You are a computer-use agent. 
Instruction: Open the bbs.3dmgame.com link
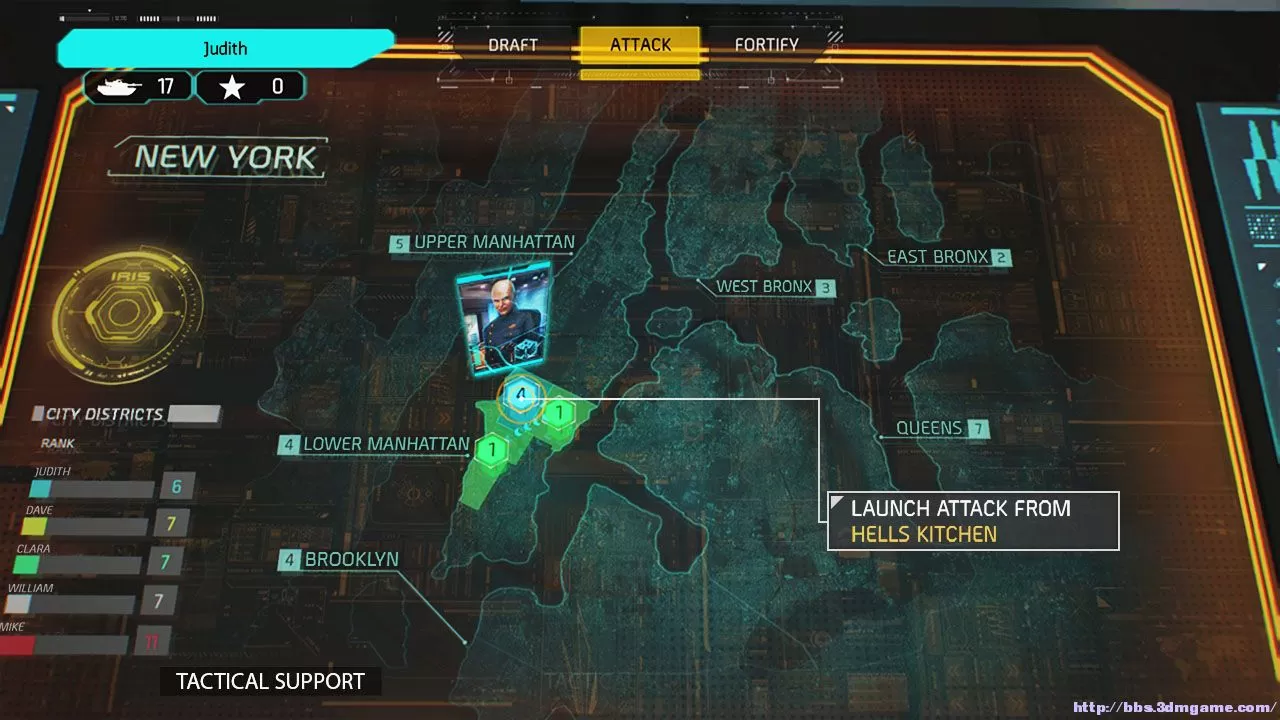(1173, 706)
